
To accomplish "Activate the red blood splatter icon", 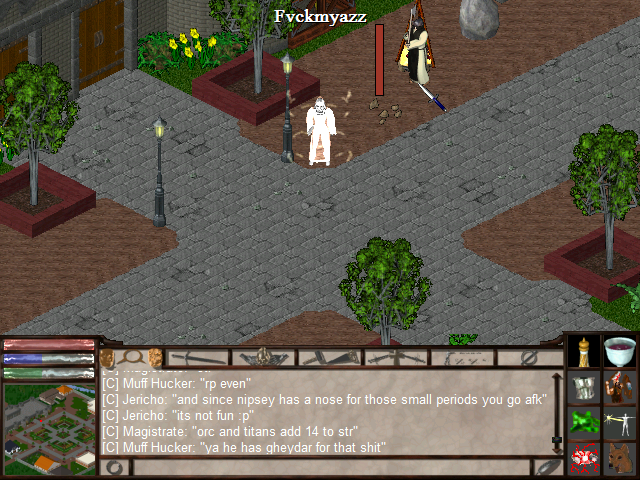I will point(584,457).
